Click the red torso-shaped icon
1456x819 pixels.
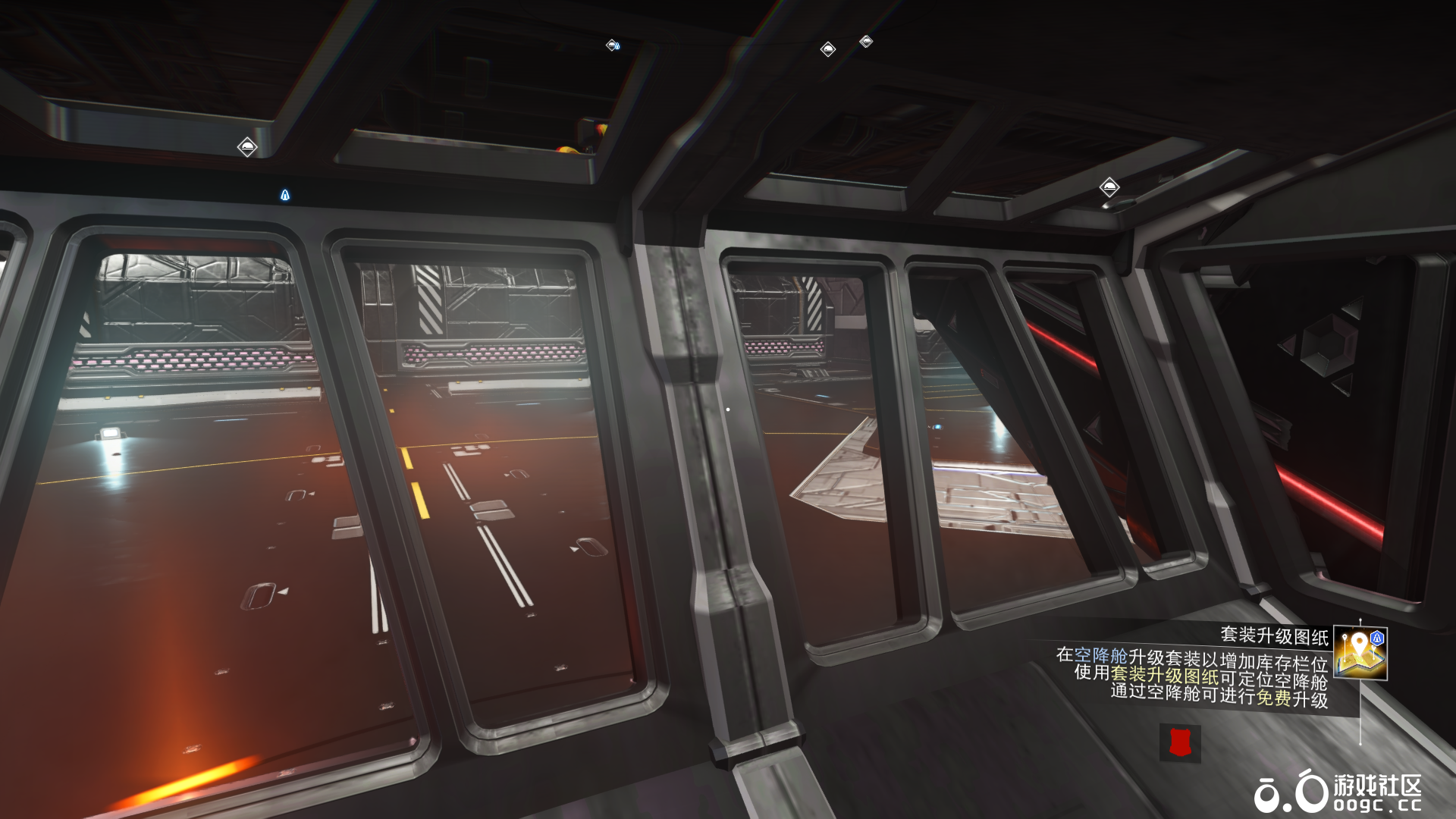coord(1180,742)
